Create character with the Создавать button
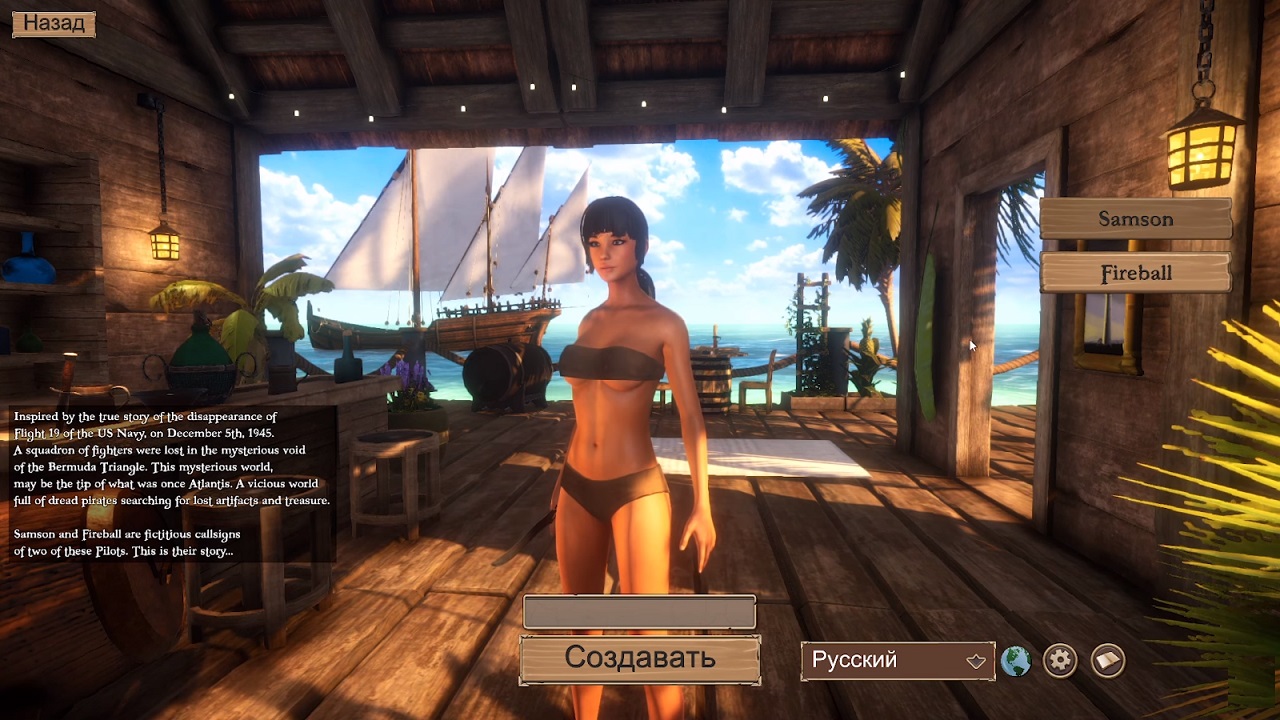This screenshot has width=1280, height=720. [639, 658]
